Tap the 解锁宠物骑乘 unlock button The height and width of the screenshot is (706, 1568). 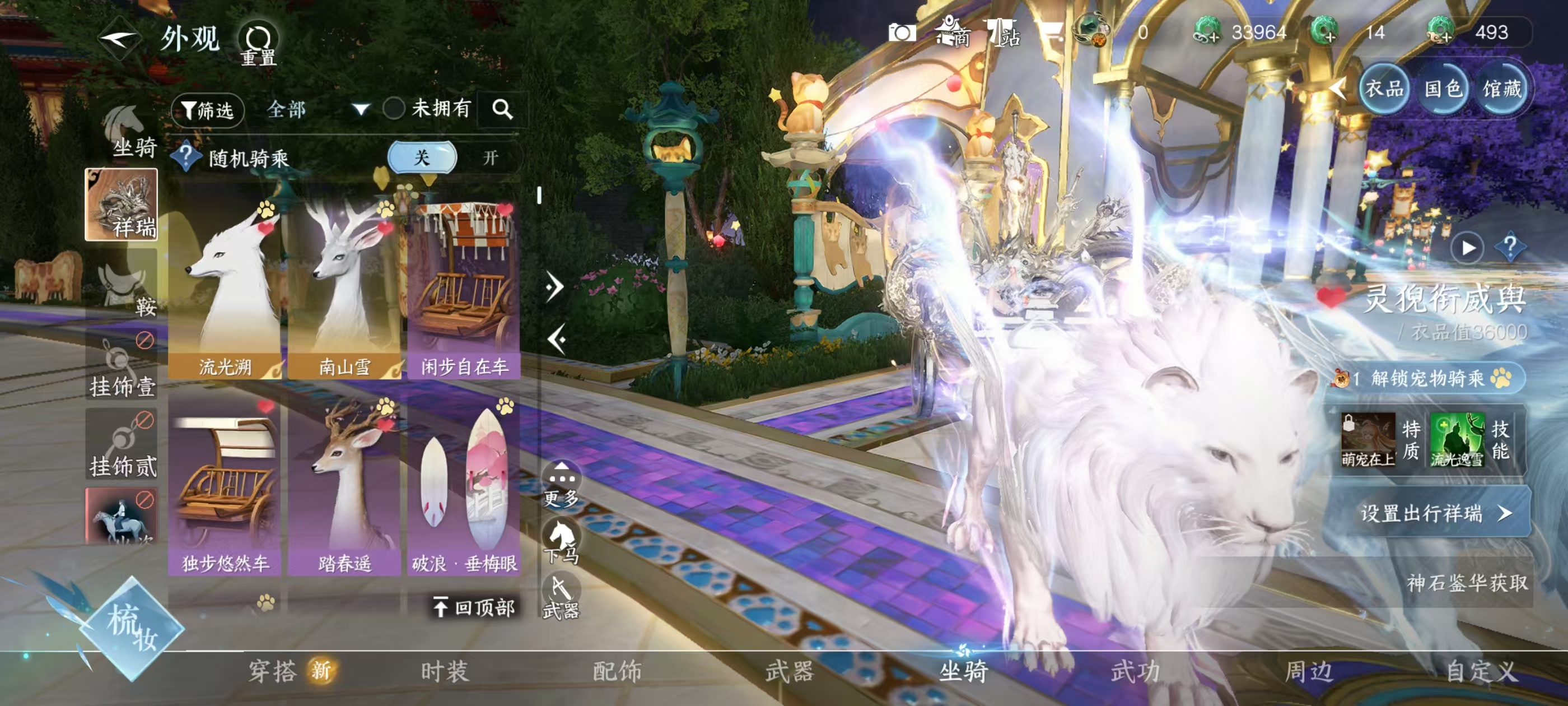pos(1429,378)
